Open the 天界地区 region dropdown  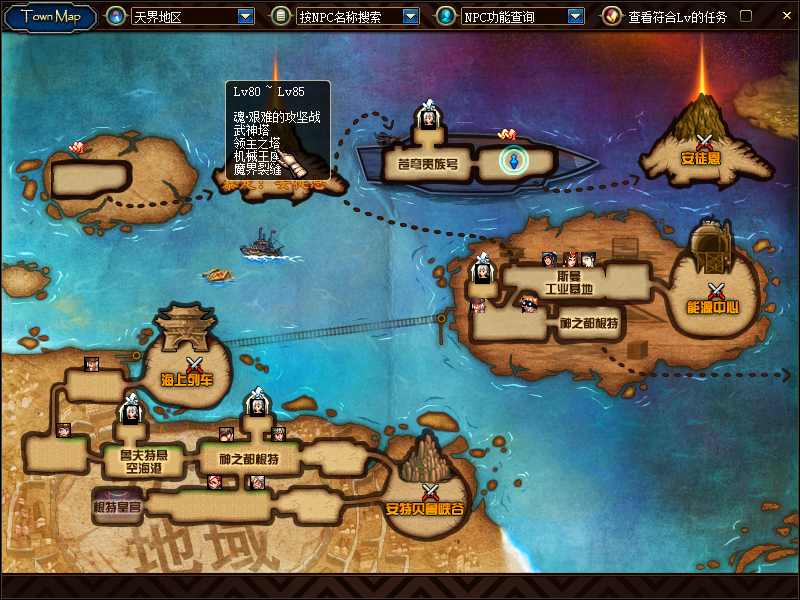coord(246,16)
